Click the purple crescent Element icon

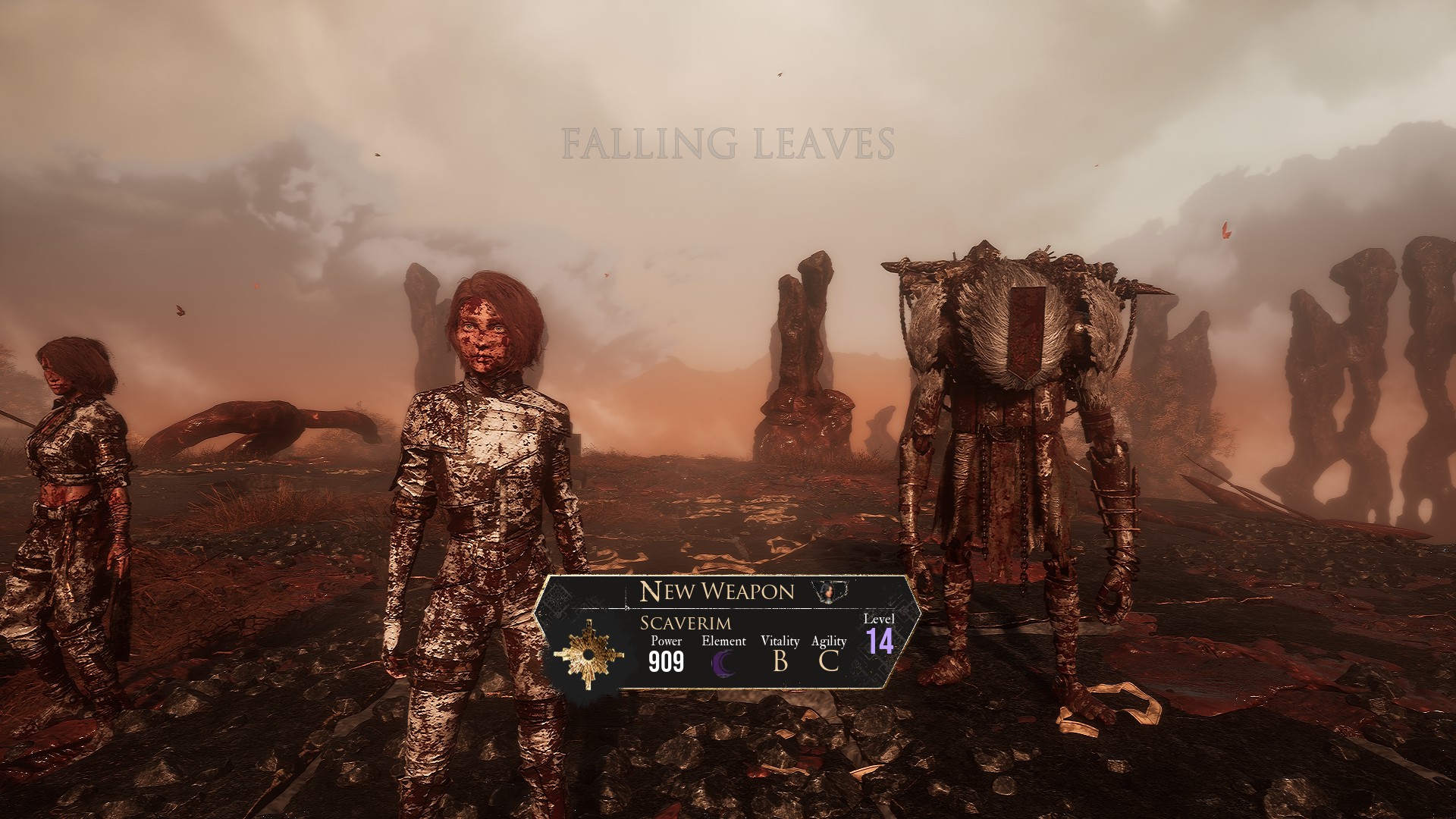(724, 663)
